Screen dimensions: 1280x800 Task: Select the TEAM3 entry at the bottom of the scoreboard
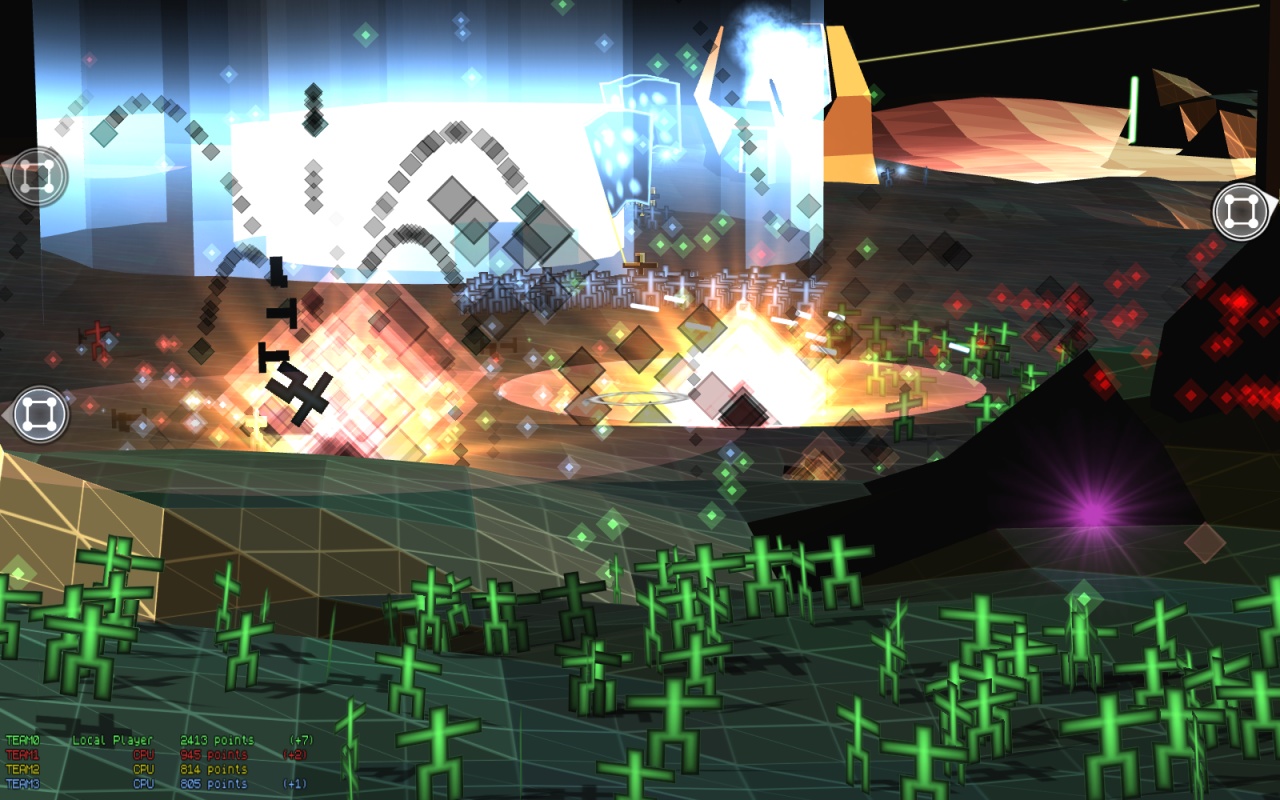pos(23,782)
